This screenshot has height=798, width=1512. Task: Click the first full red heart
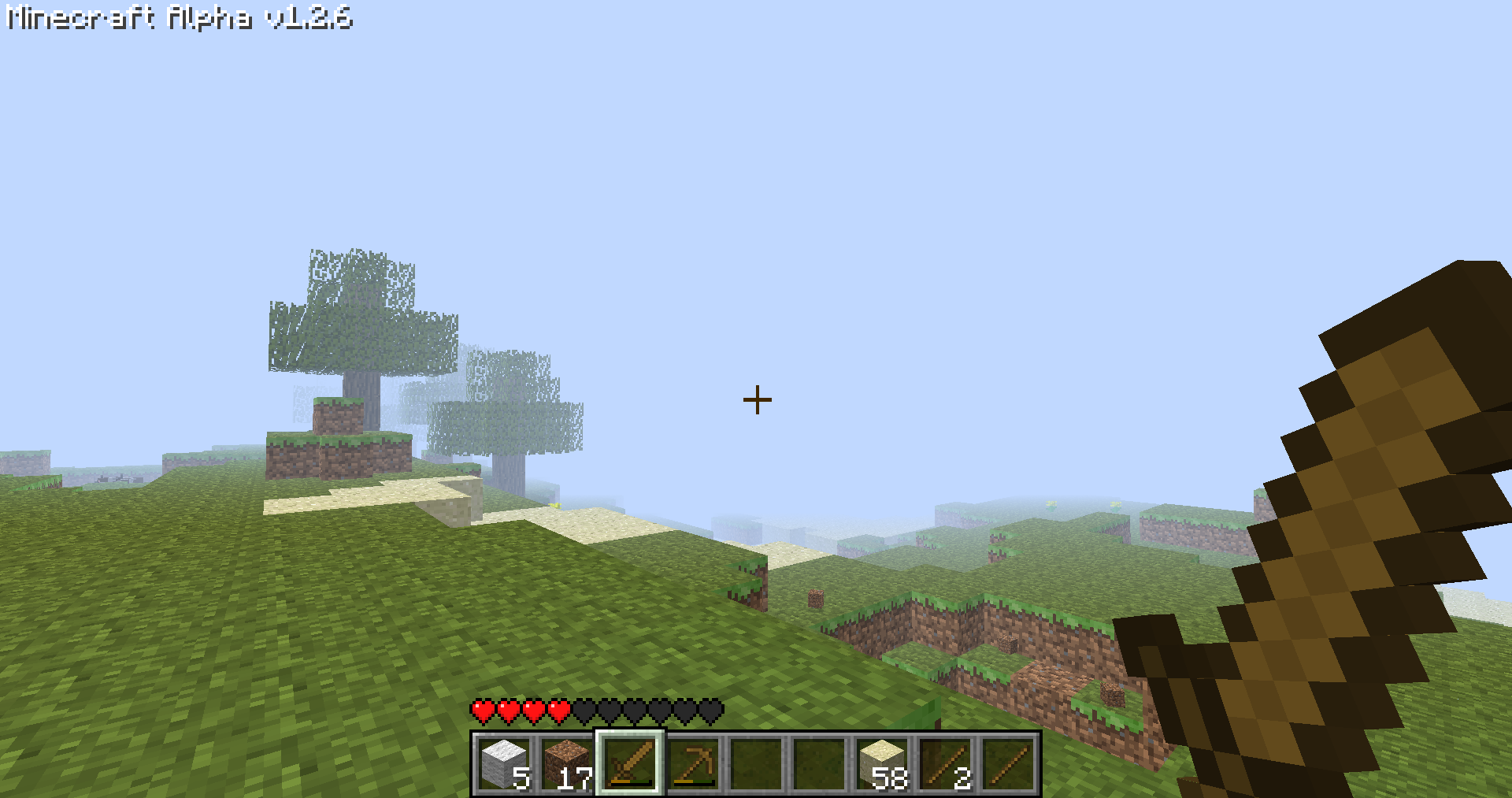[x=482, y=710]
